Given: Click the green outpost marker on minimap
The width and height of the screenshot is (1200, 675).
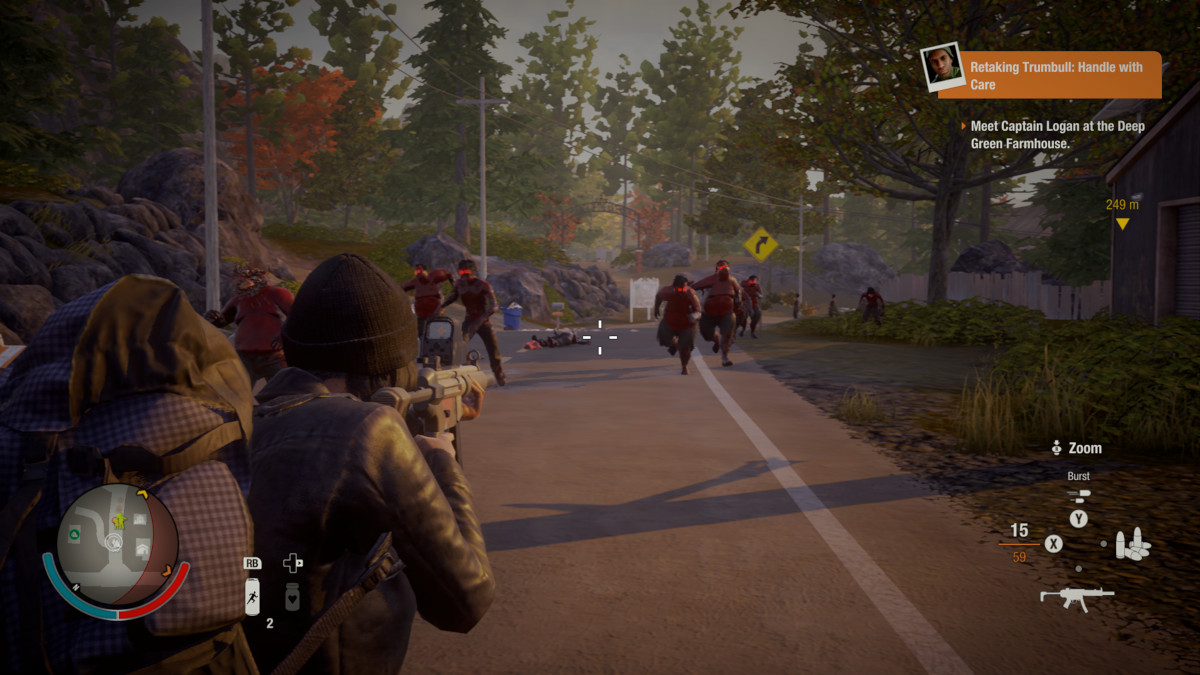Looking at the screenshot, I should coord(74,535).
